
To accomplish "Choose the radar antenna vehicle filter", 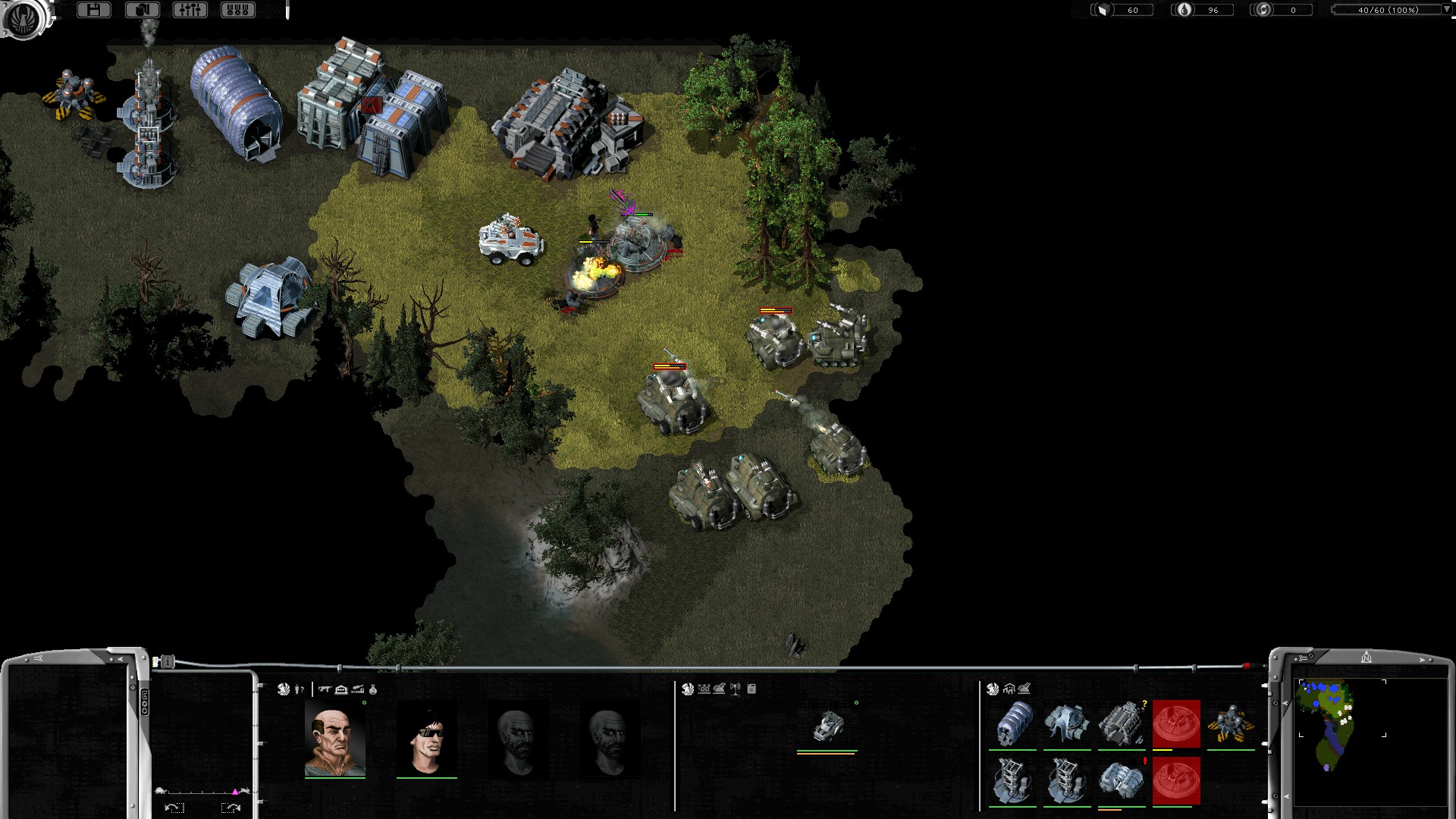I will click(735, 689).
